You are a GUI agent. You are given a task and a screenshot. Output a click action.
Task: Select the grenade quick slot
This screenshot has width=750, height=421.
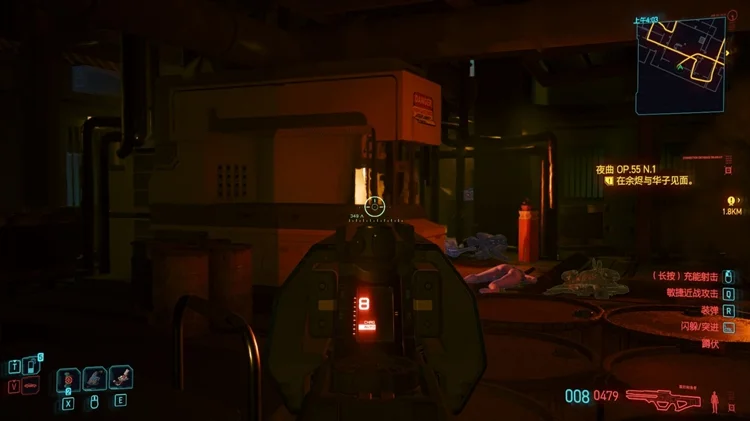(68, 378)
